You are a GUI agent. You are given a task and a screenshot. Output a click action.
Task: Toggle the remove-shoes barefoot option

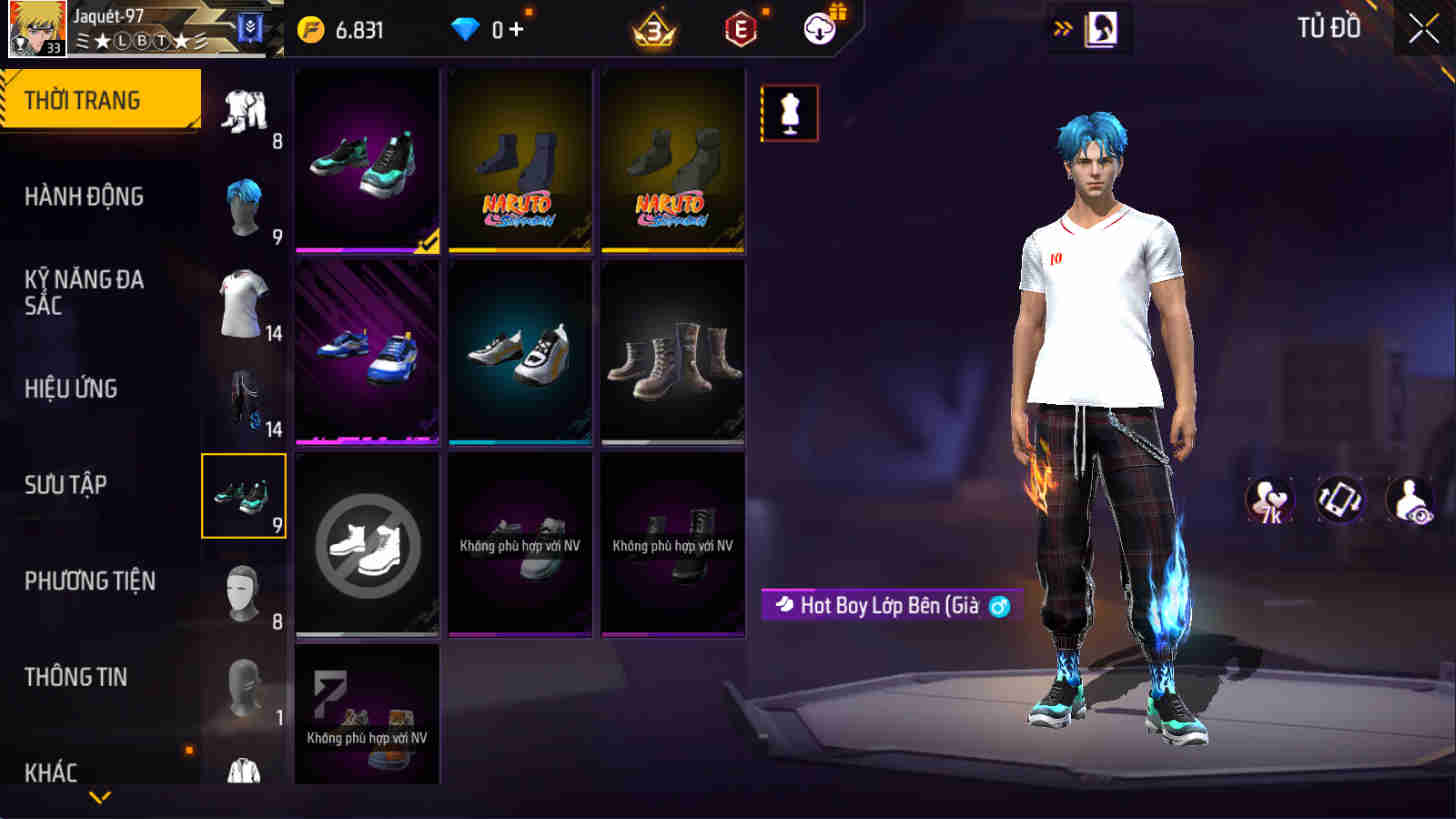point(367,541)
